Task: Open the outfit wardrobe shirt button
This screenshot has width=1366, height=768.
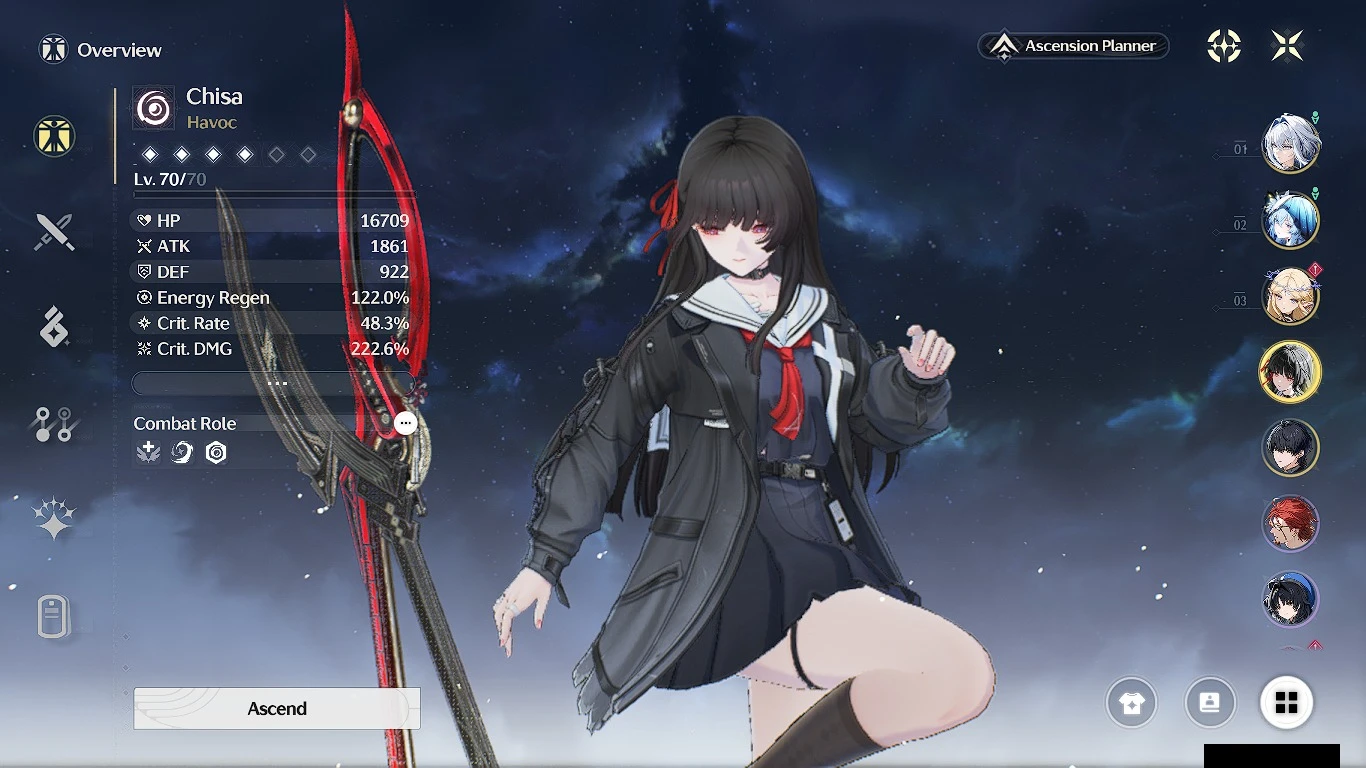Action: (1131, 703)
